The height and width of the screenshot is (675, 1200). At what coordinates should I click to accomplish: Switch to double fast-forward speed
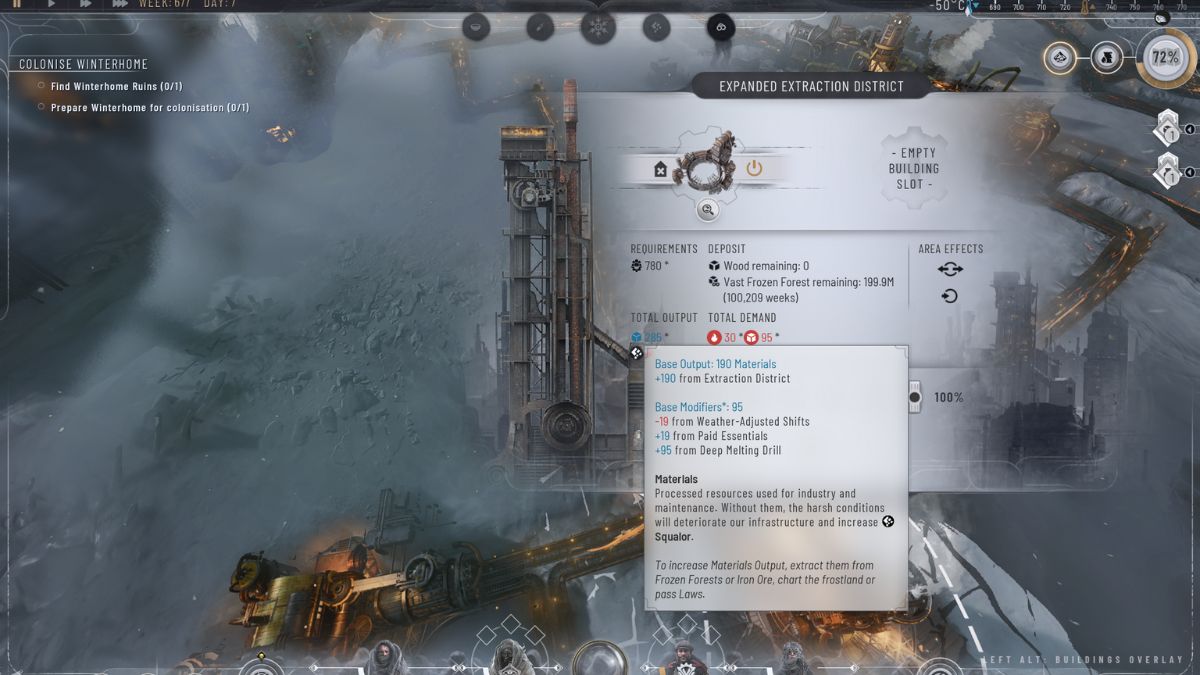pyautogui.click(x=85, y=4)
